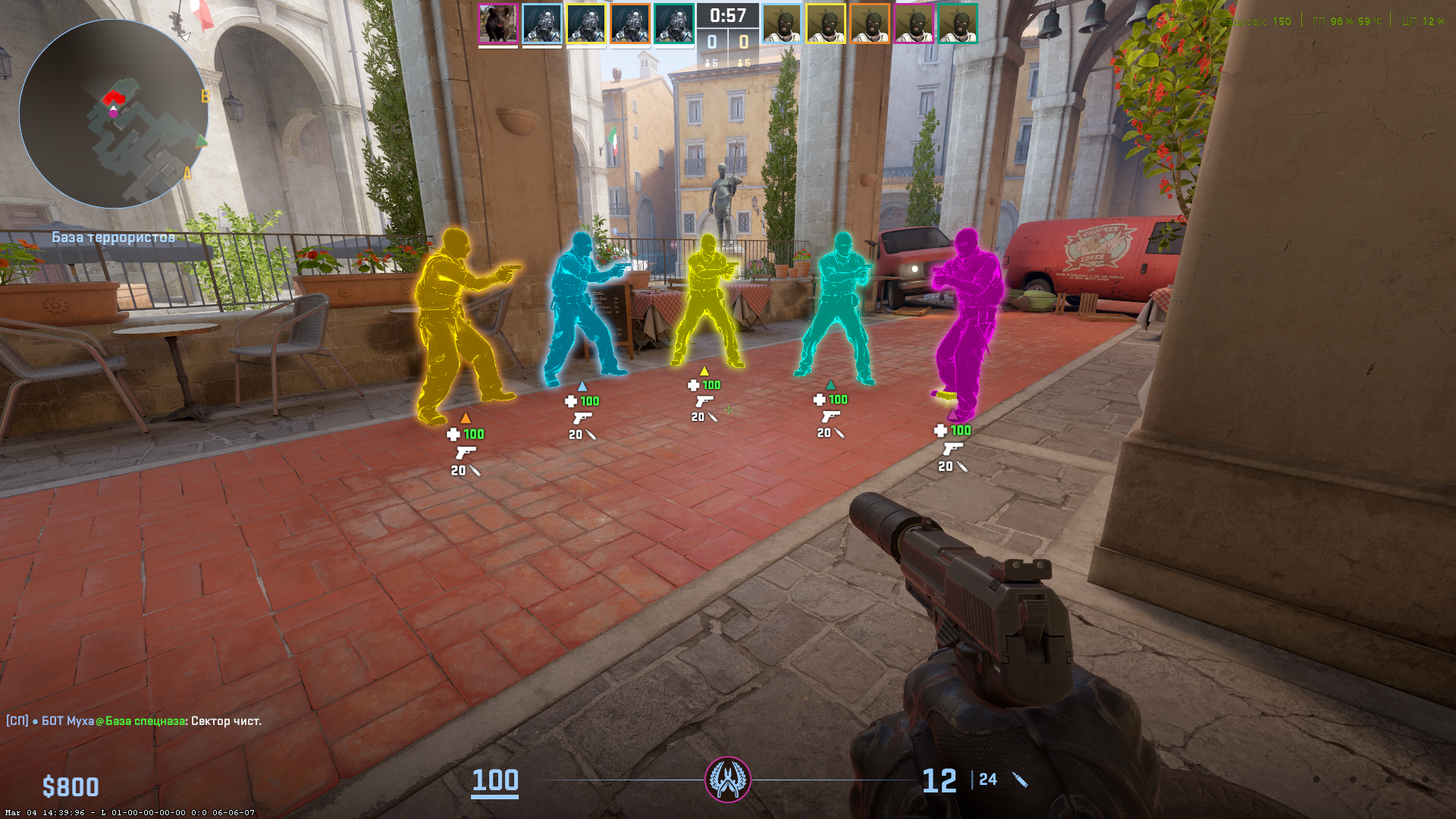Select the green-bordered gas mask player avatar
Screen dimensions: 1456x819
tap(674, 24)
